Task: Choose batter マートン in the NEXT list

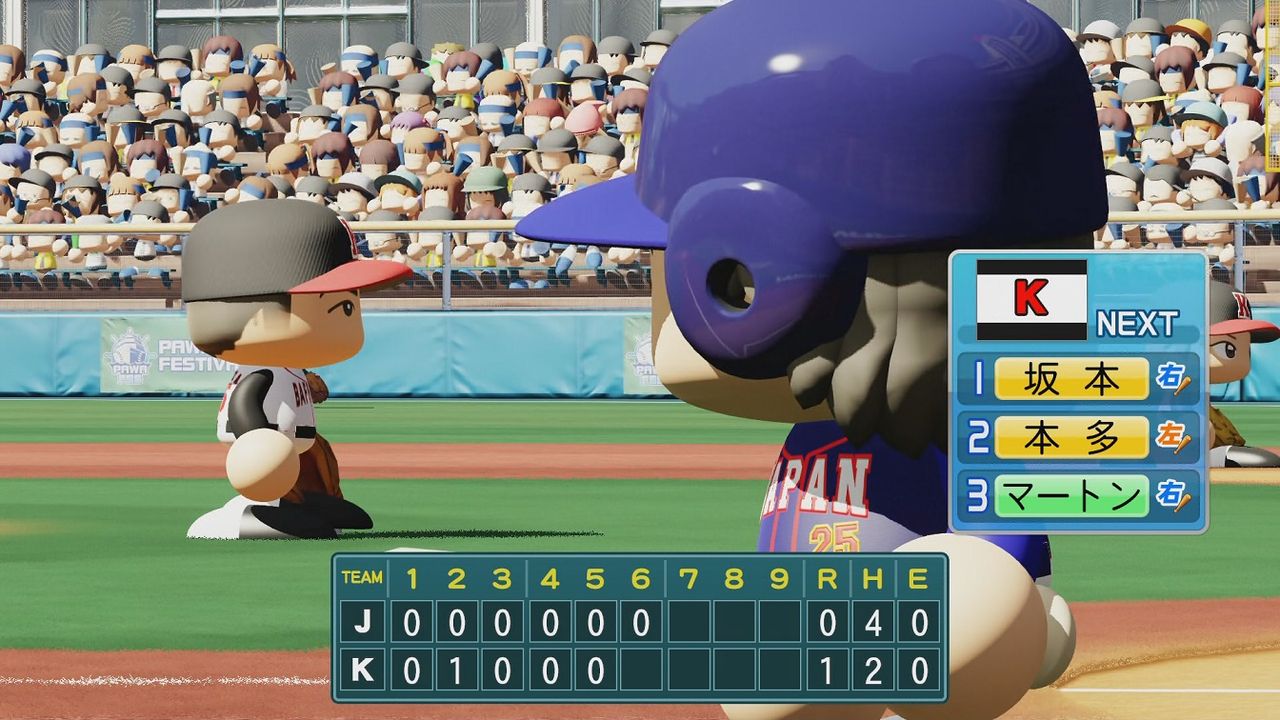Action: 1071,495
